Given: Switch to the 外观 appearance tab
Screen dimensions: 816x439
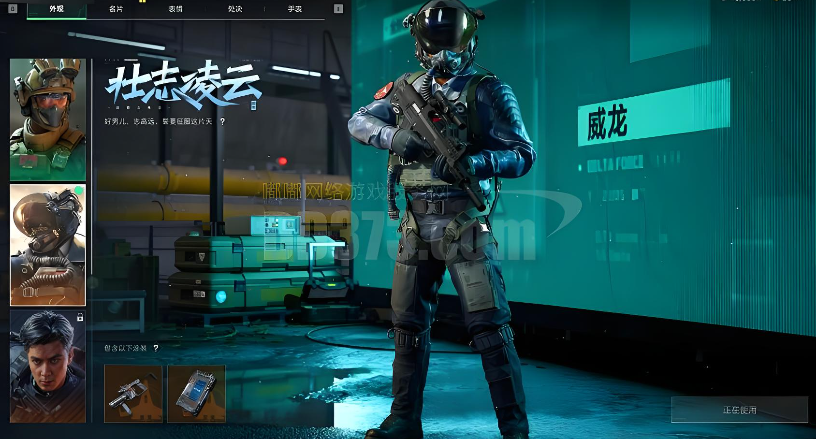Looking at the screenshot, I should pyautogui.click(x=56, y=9).
